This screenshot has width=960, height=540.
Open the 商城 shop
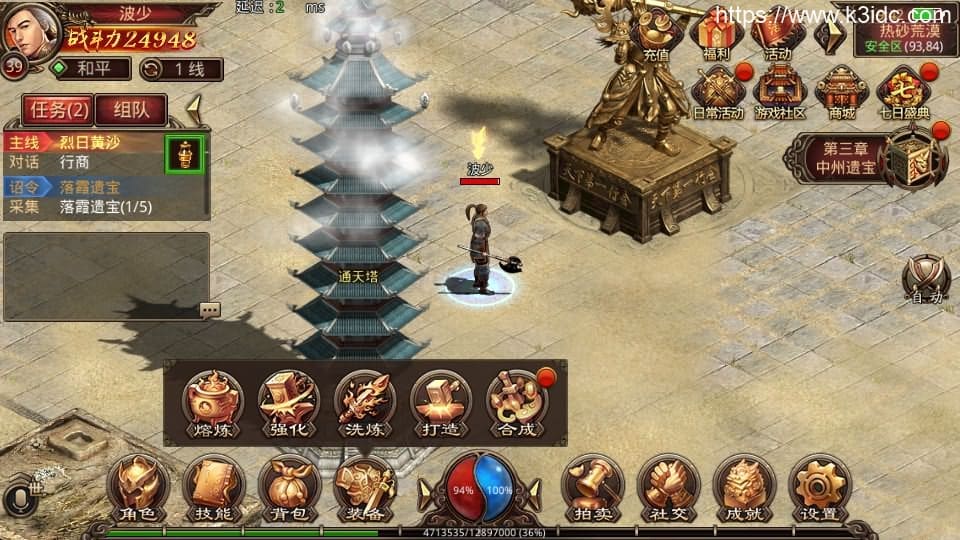[841, 93]
